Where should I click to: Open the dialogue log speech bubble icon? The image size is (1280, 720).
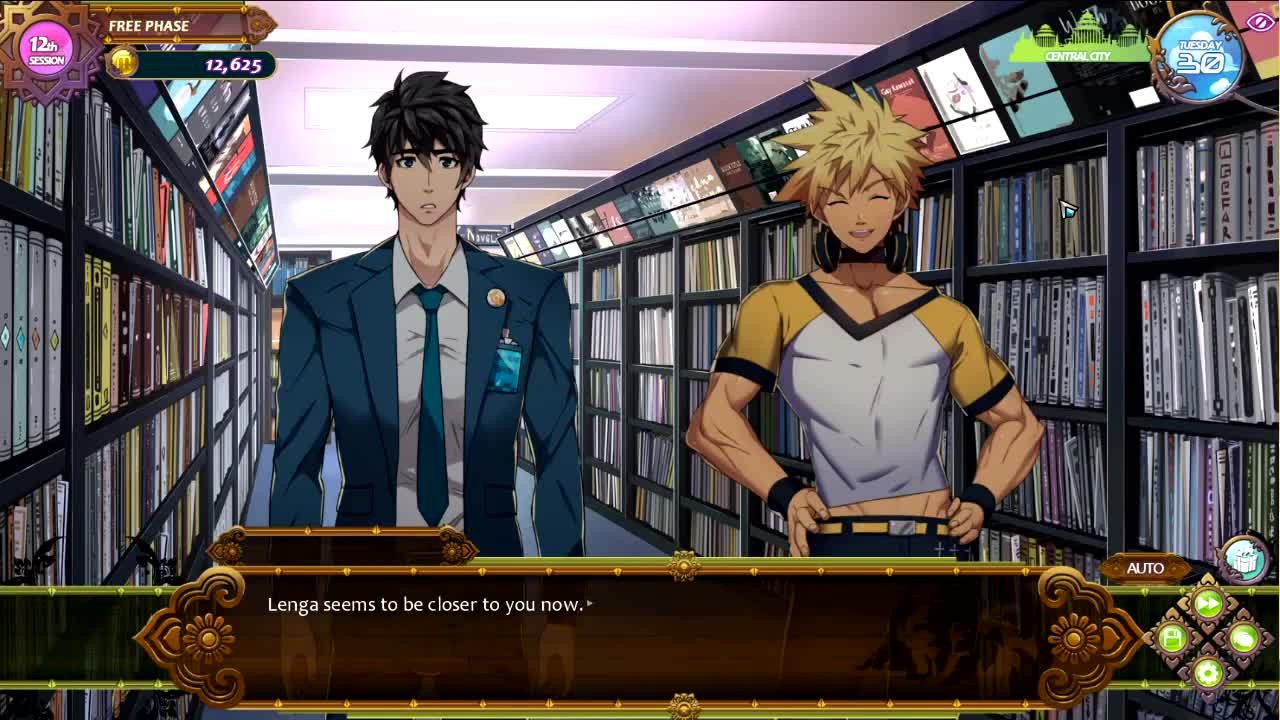click(1243, 637)
